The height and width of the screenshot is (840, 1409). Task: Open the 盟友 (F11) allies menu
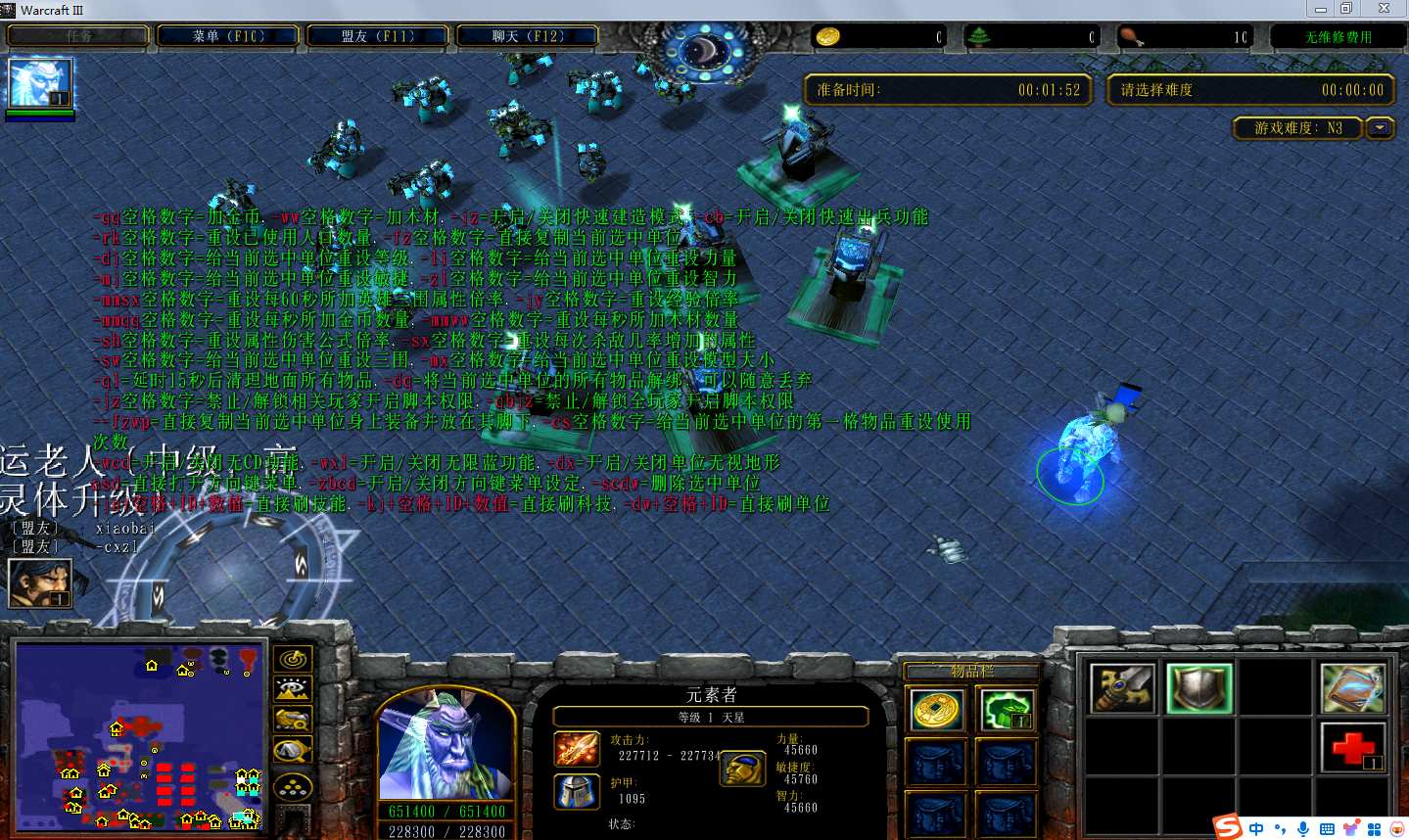[378, 36]
